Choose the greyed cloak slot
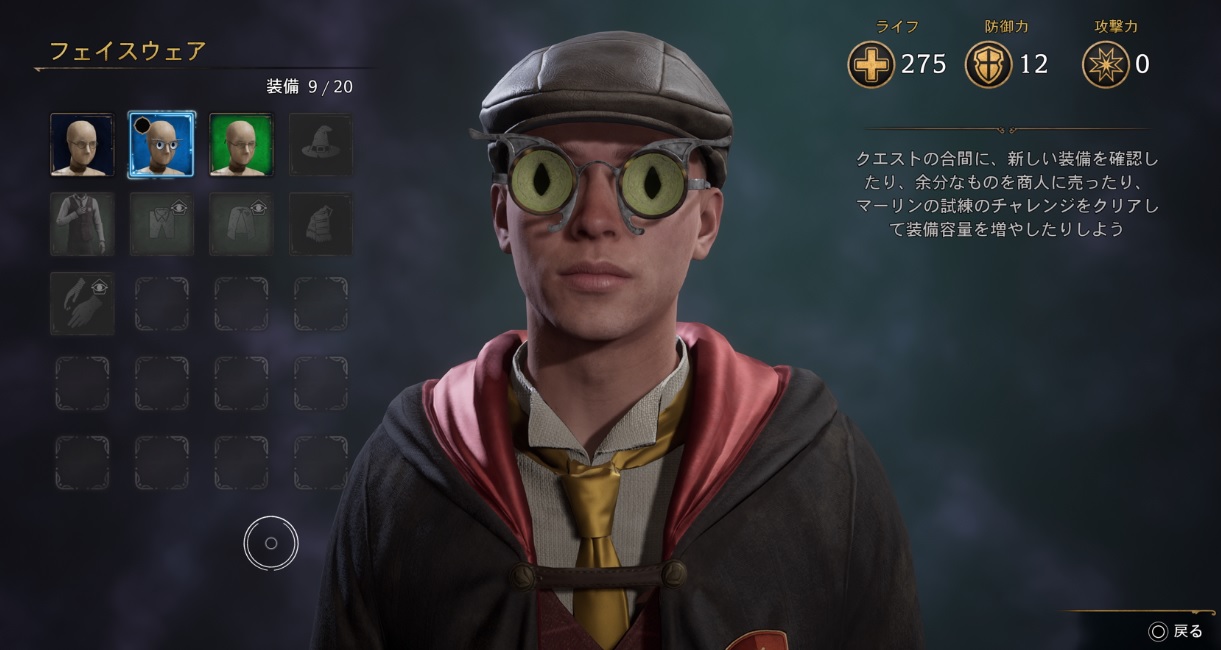This screenshot has height=650, width=1221. 241,224
